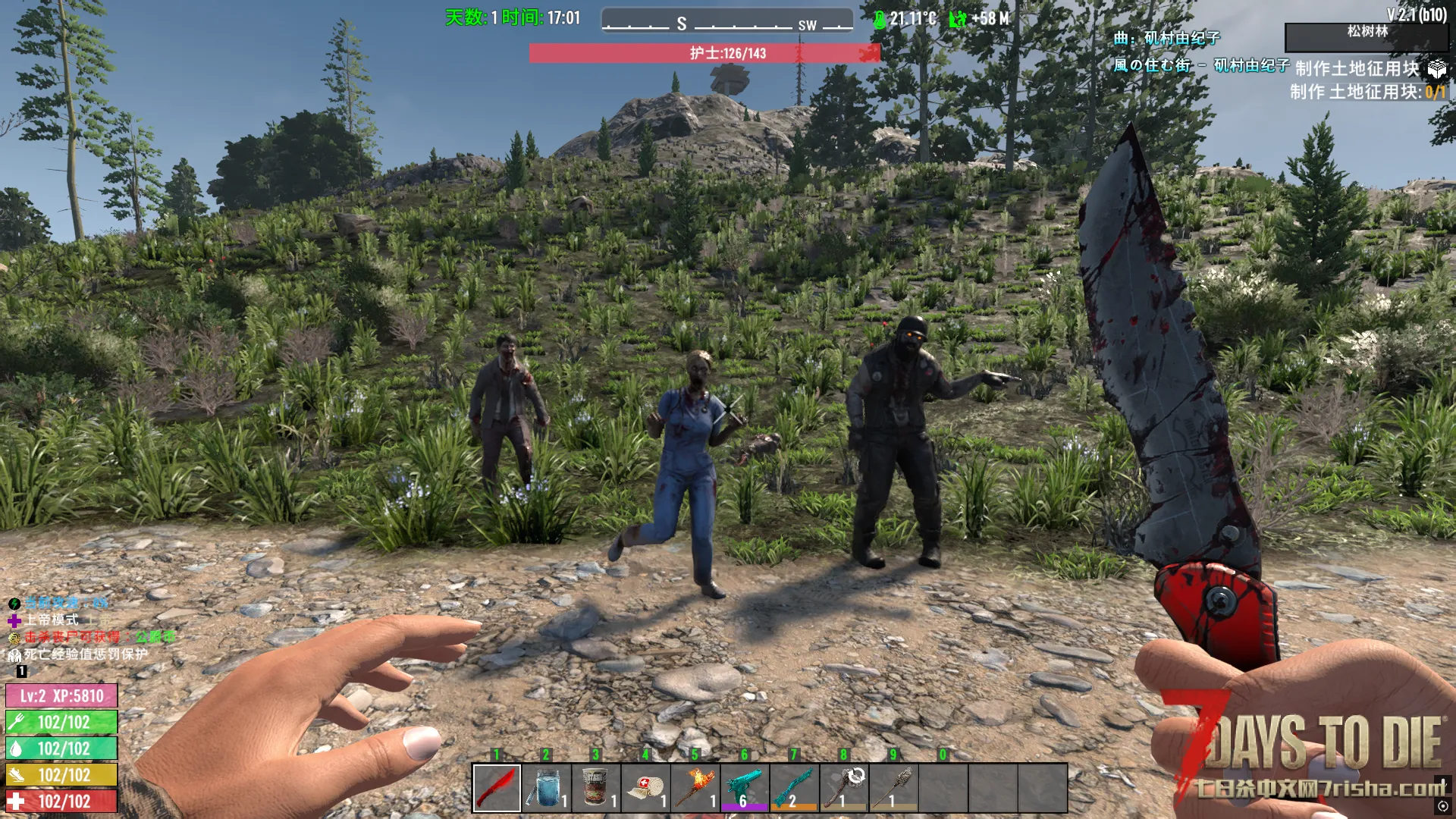Choose the canned food hotbar slot
This screenshot has width=1456, height=819.
(x=596, y=787)
